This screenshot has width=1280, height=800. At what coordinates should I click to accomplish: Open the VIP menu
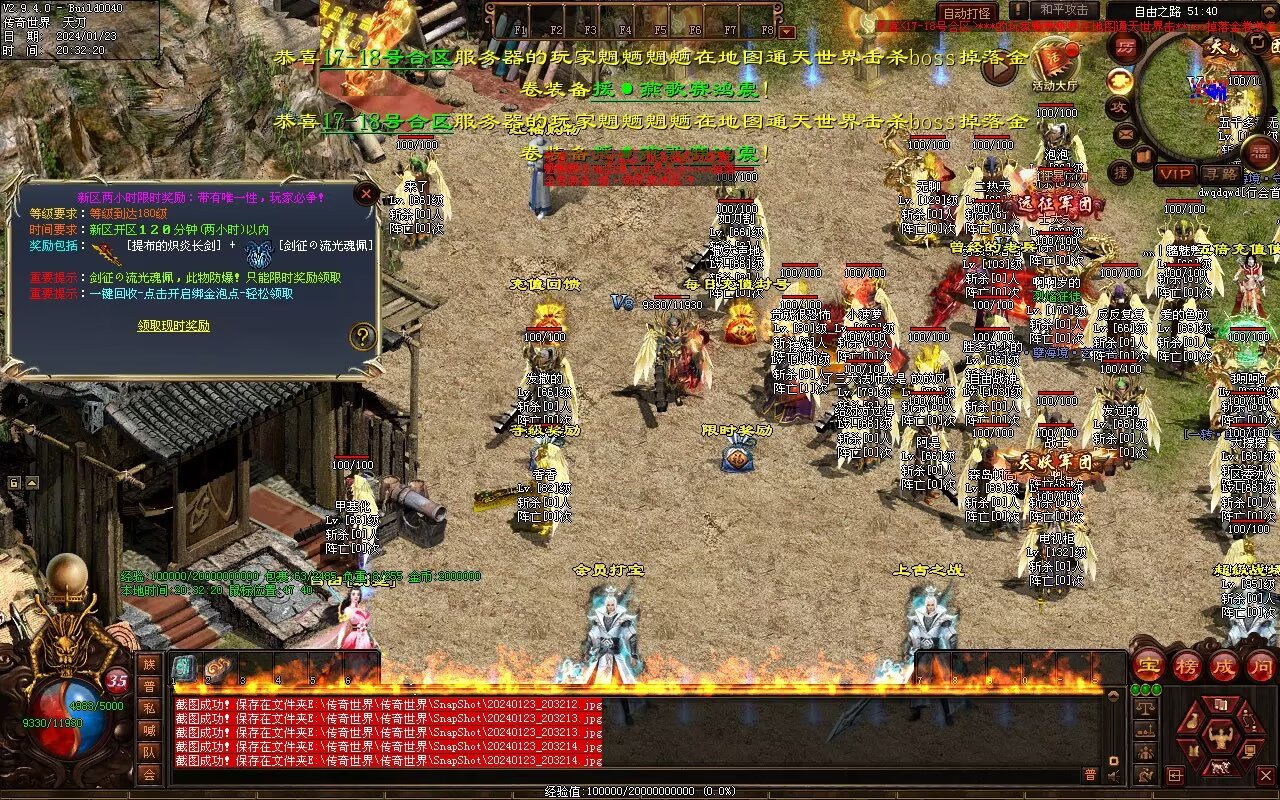[x=1174, y=174]
